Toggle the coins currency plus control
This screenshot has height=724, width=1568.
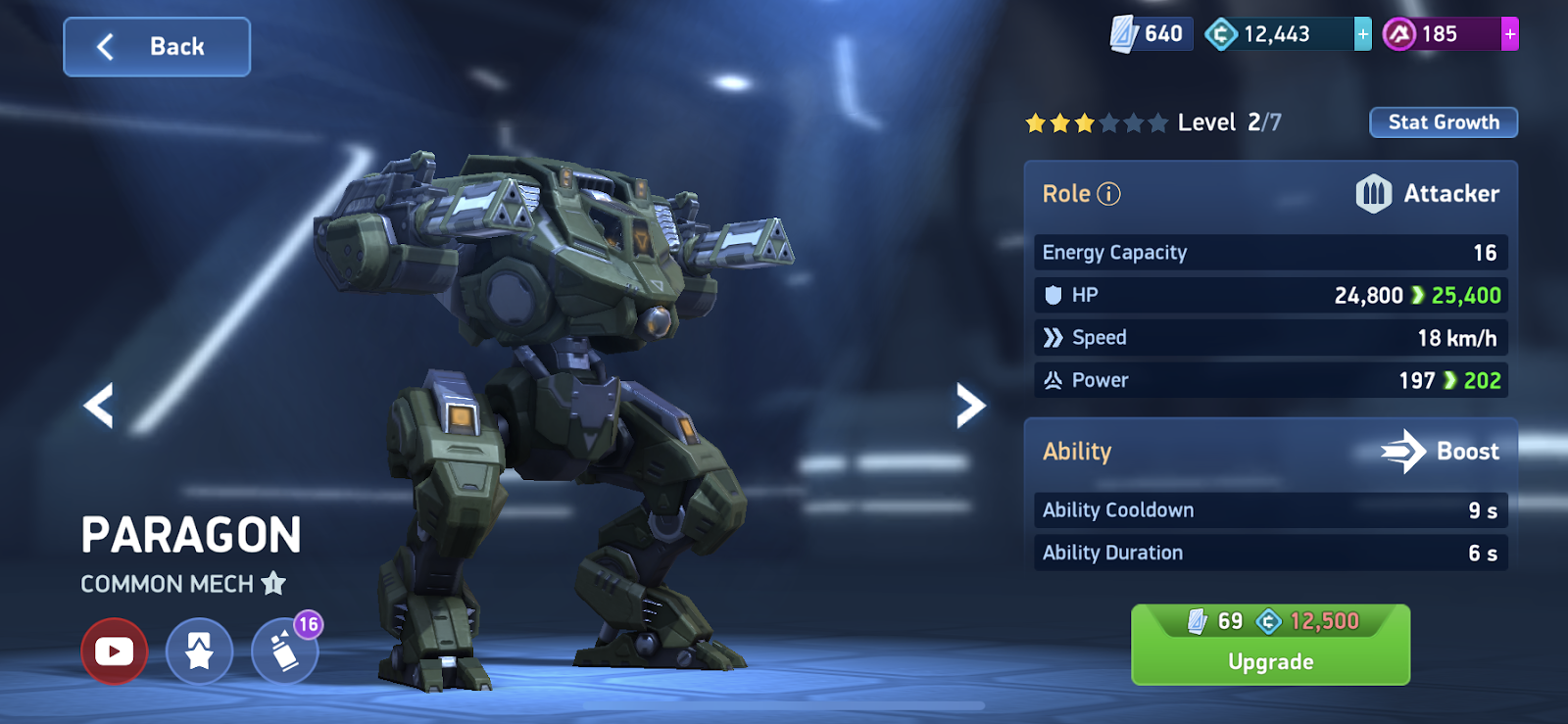(x=1361, y=32)
